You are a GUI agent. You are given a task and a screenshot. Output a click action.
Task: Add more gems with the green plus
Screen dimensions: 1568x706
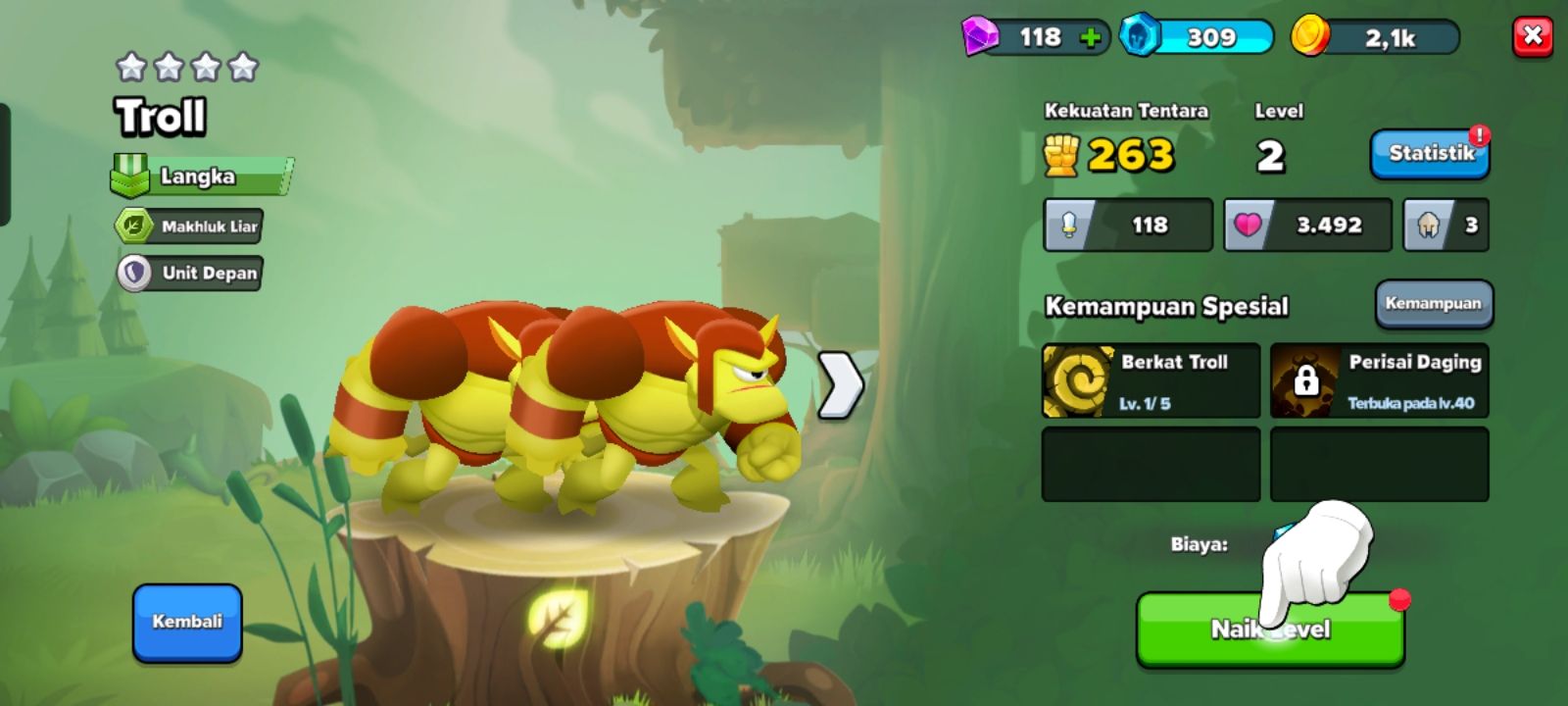point(1090,38)
